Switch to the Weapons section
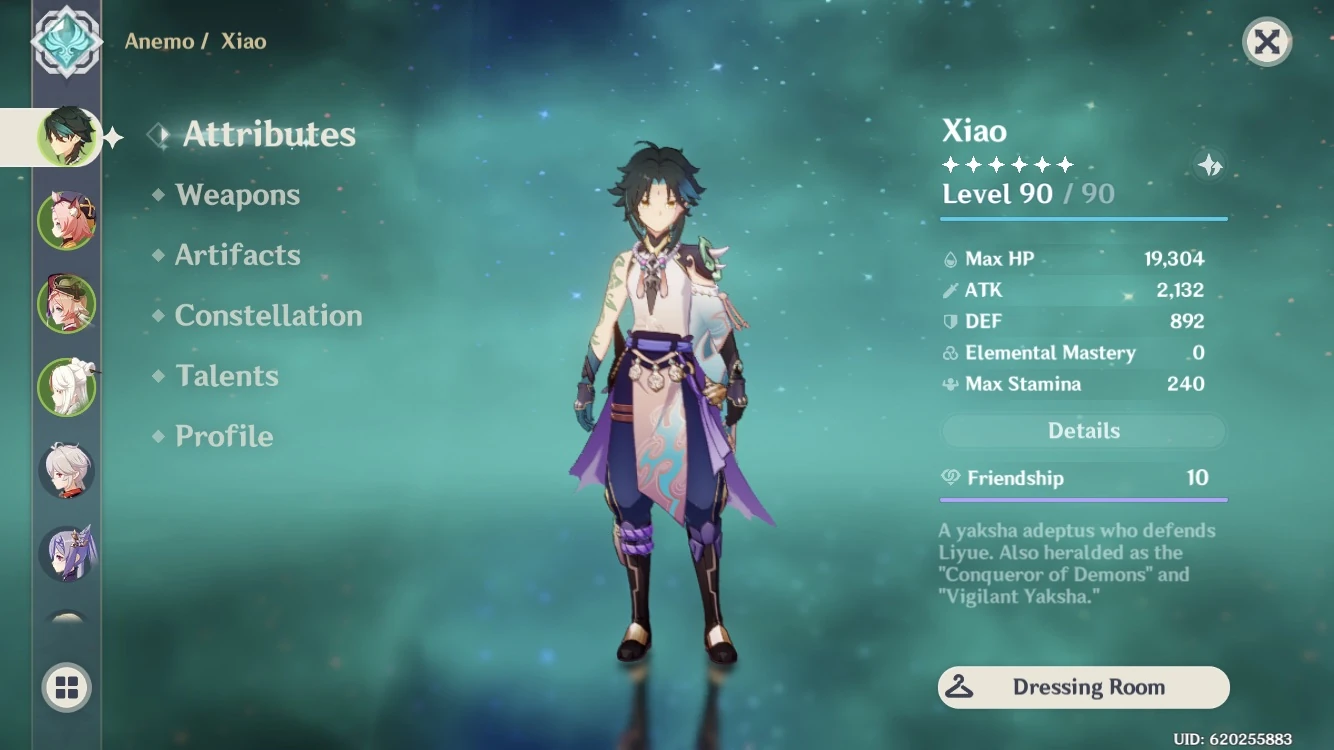Viewport: 1334px width, 750px height. tap(238, 195)
